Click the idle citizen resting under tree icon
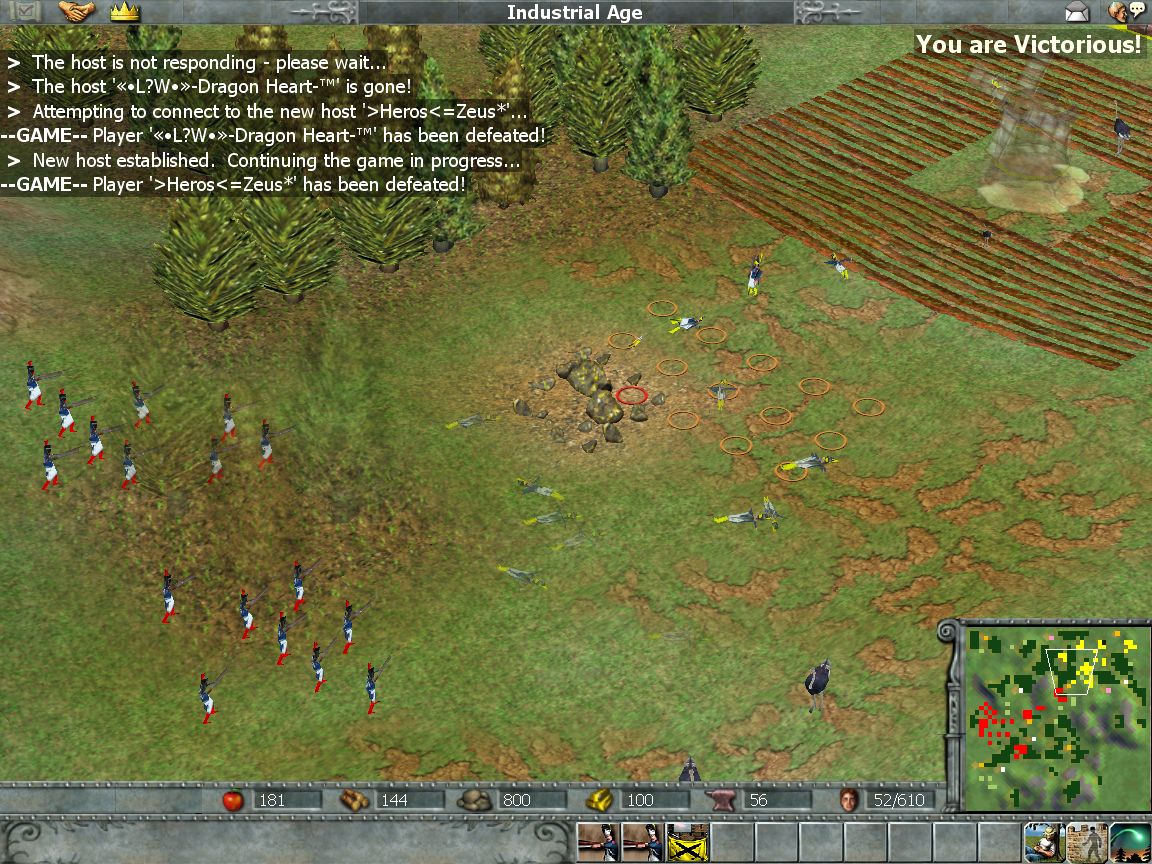Screen dimensions: 1152x864 [1042, 843]
